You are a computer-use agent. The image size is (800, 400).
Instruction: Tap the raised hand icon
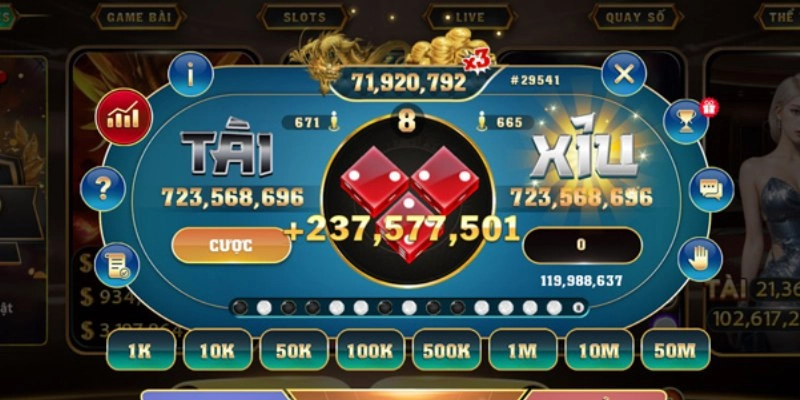(x=699, y=260)
